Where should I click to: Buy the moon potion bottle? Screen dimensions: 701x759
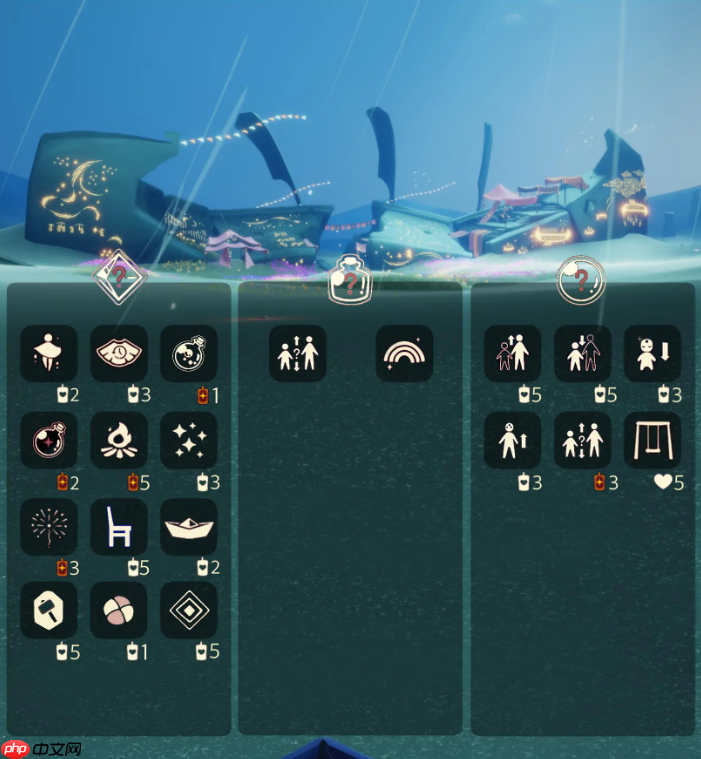click(x=189, y=353)
